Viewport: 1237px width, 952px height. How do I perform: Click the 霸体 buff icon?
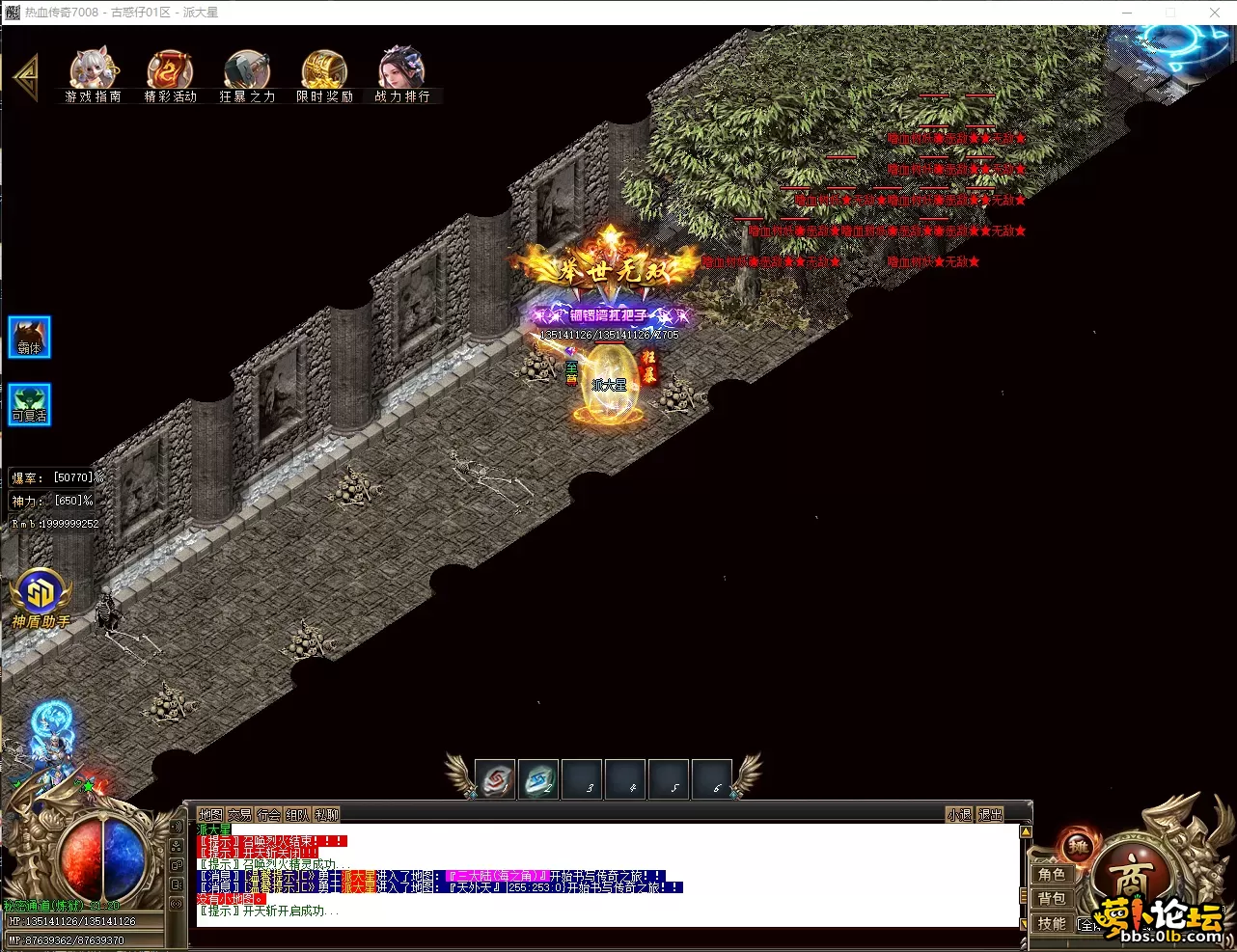(30, 339)
